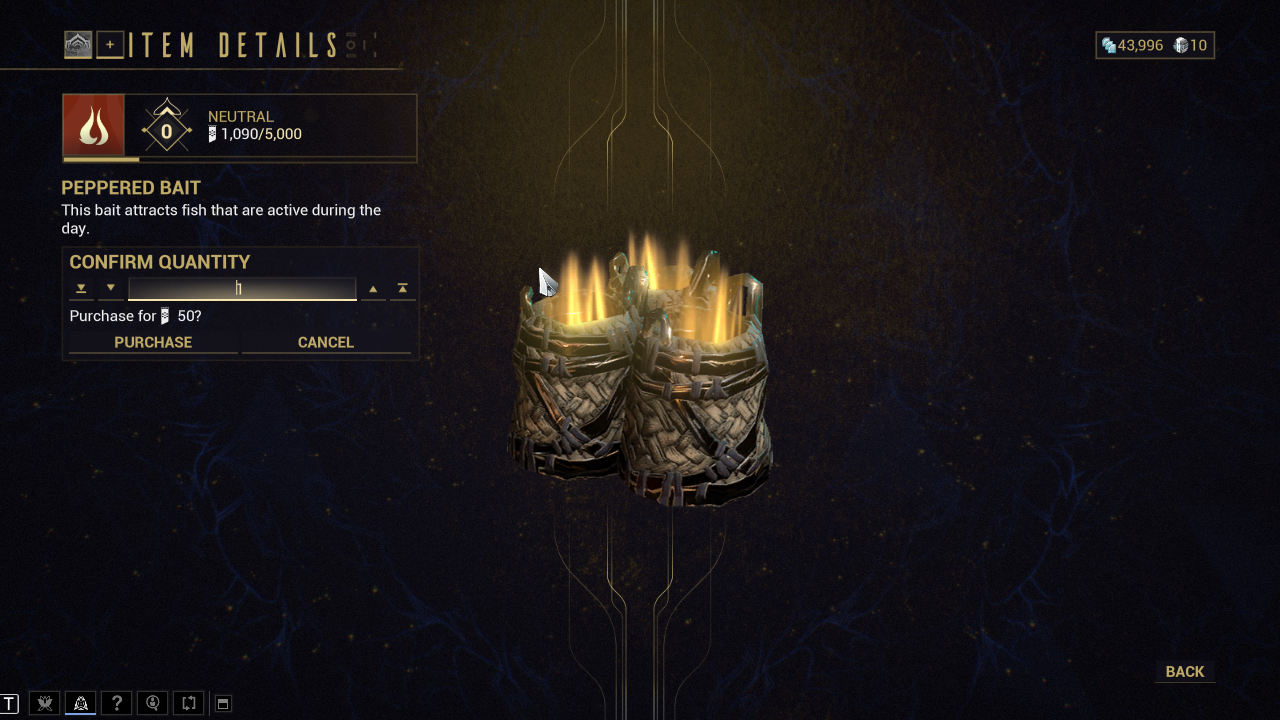Image resolution: width=1280 pixels, height=720 pixels.
Task: Set quantity to minimum with the barred down arrow
Action: [81, 289]
